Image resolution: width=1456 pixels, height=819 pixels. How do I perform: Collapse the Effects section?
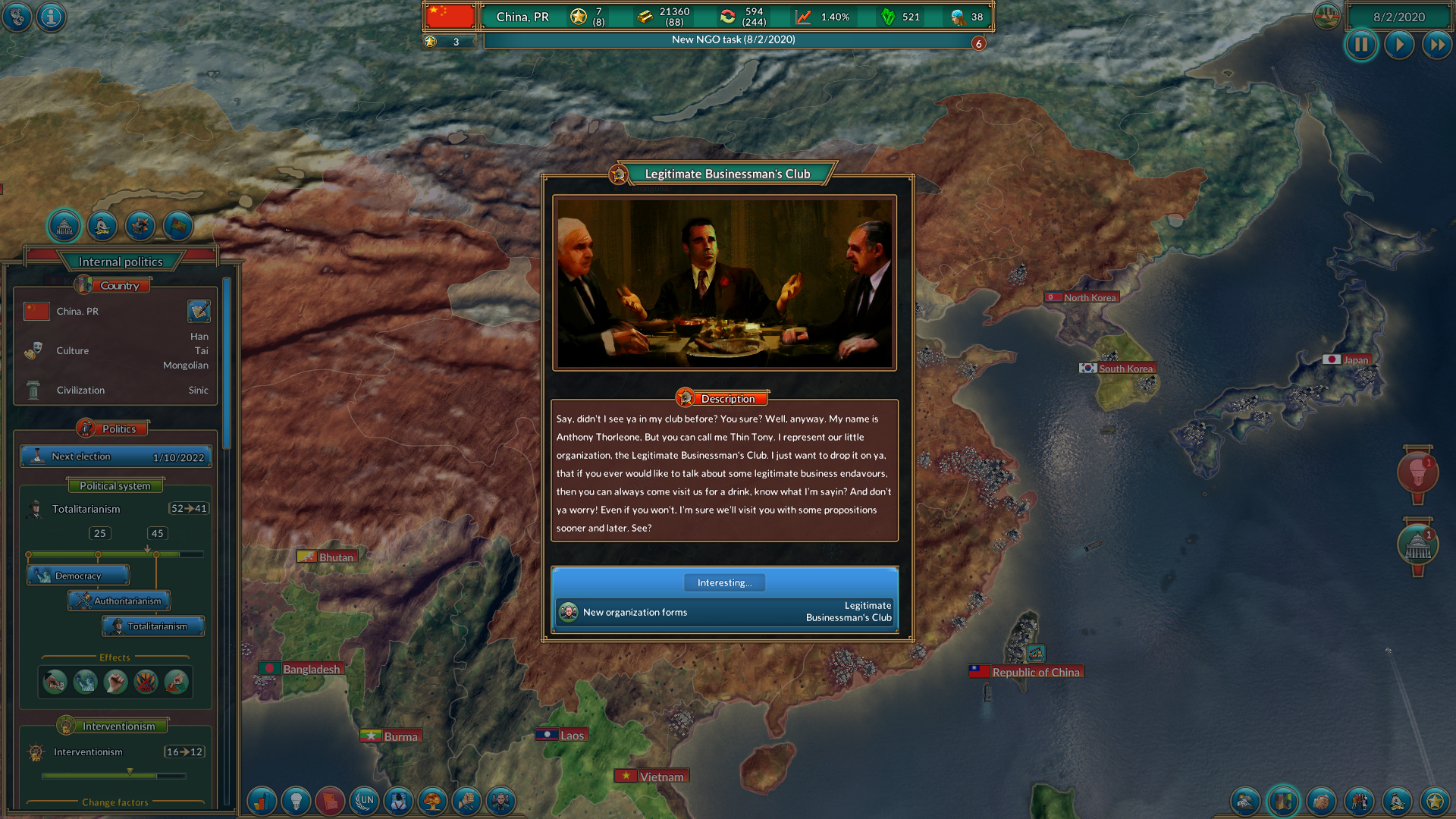(x=114, y=657)
